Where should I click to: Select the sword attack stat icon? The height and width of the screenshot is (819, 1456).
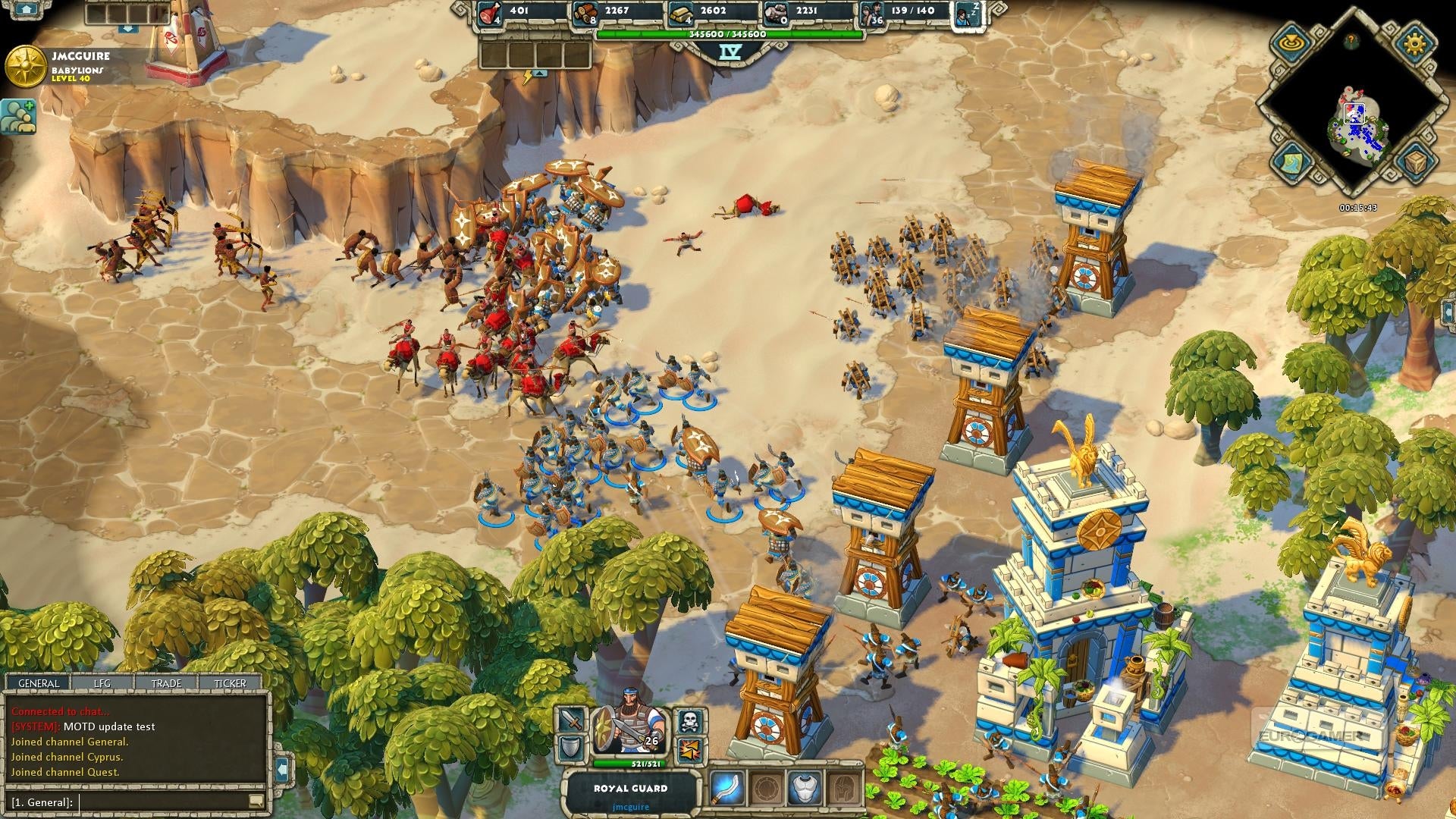pos(573,720)
